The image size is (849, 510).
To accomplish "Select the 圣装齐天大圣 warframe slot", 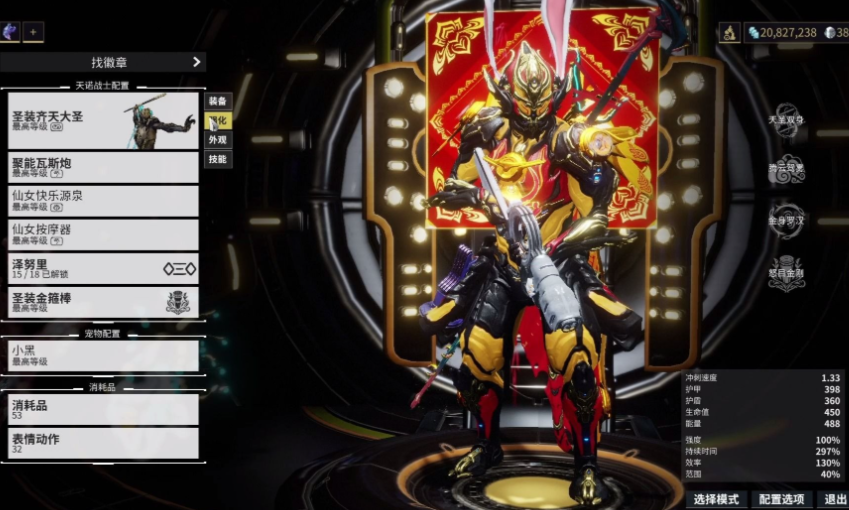I will (x=103, y=121).
